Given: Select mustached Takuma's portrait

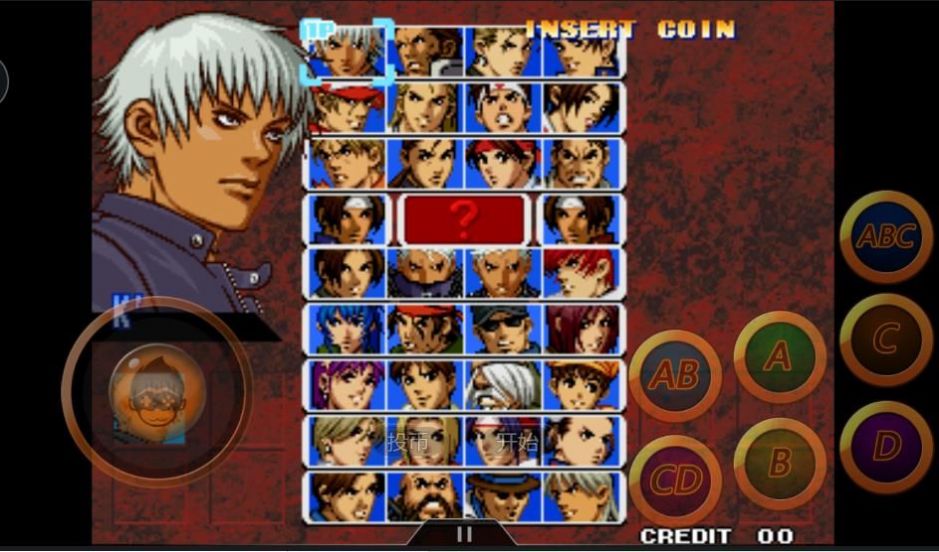Looking at the screenshot, I should pyautogui.click(x=580, y=163).
